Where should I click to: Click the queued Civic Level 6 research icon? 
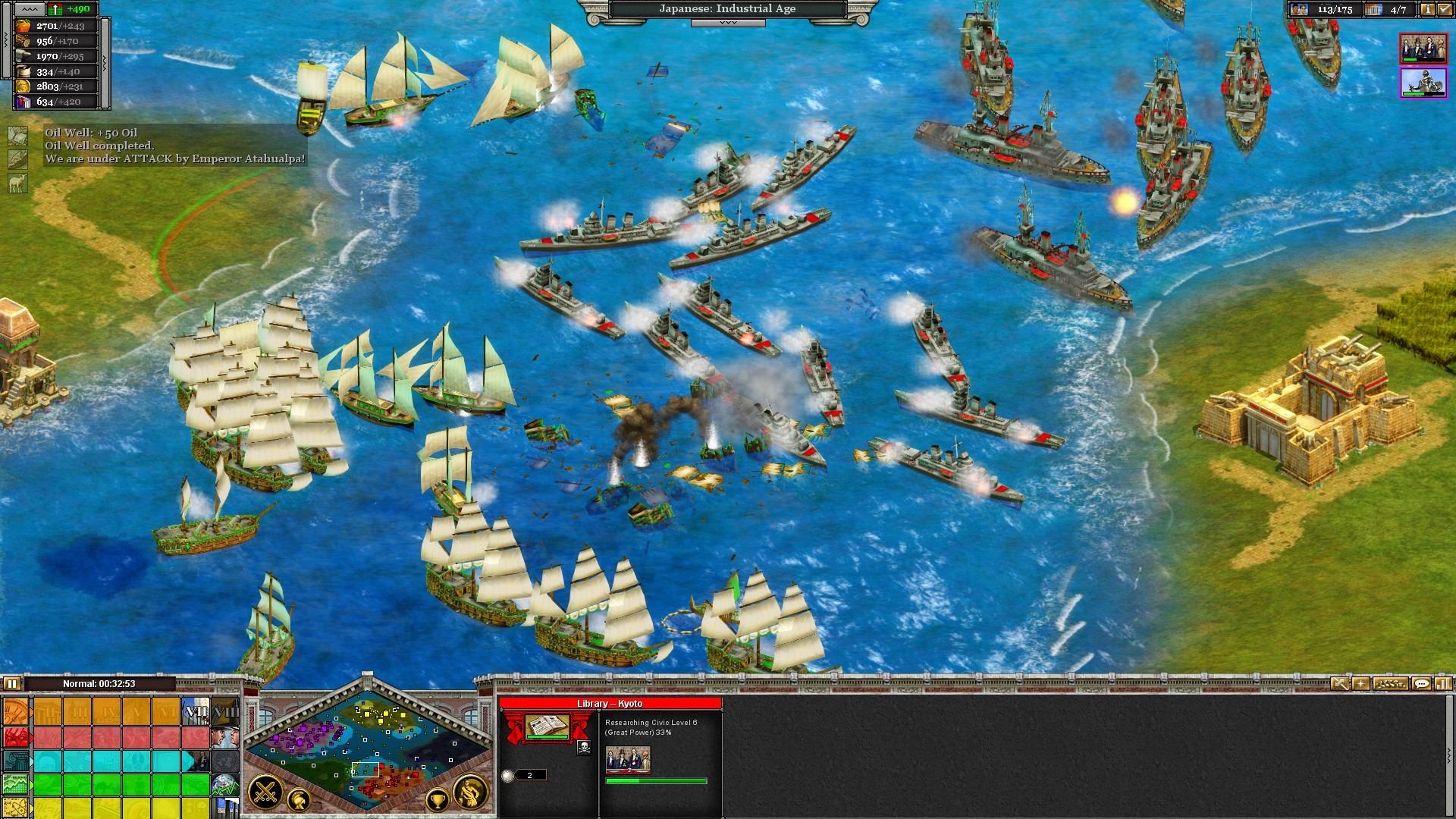pyautogui.click(x=628, y=759)
